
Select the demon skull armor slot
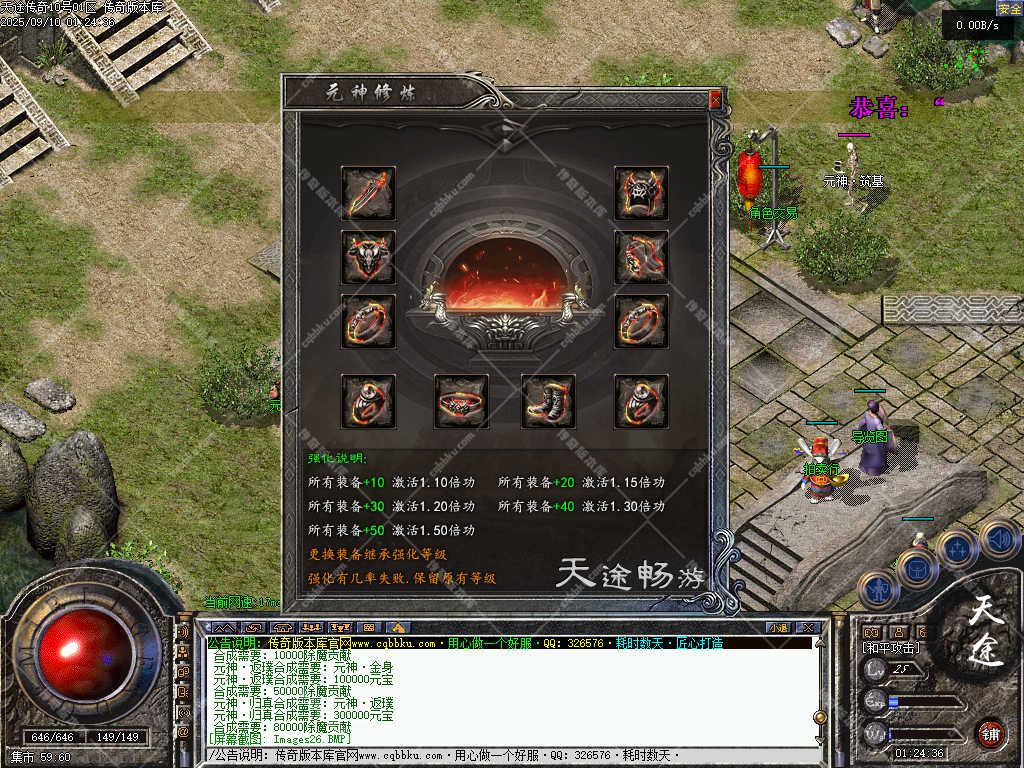click(x=641, y=193)
